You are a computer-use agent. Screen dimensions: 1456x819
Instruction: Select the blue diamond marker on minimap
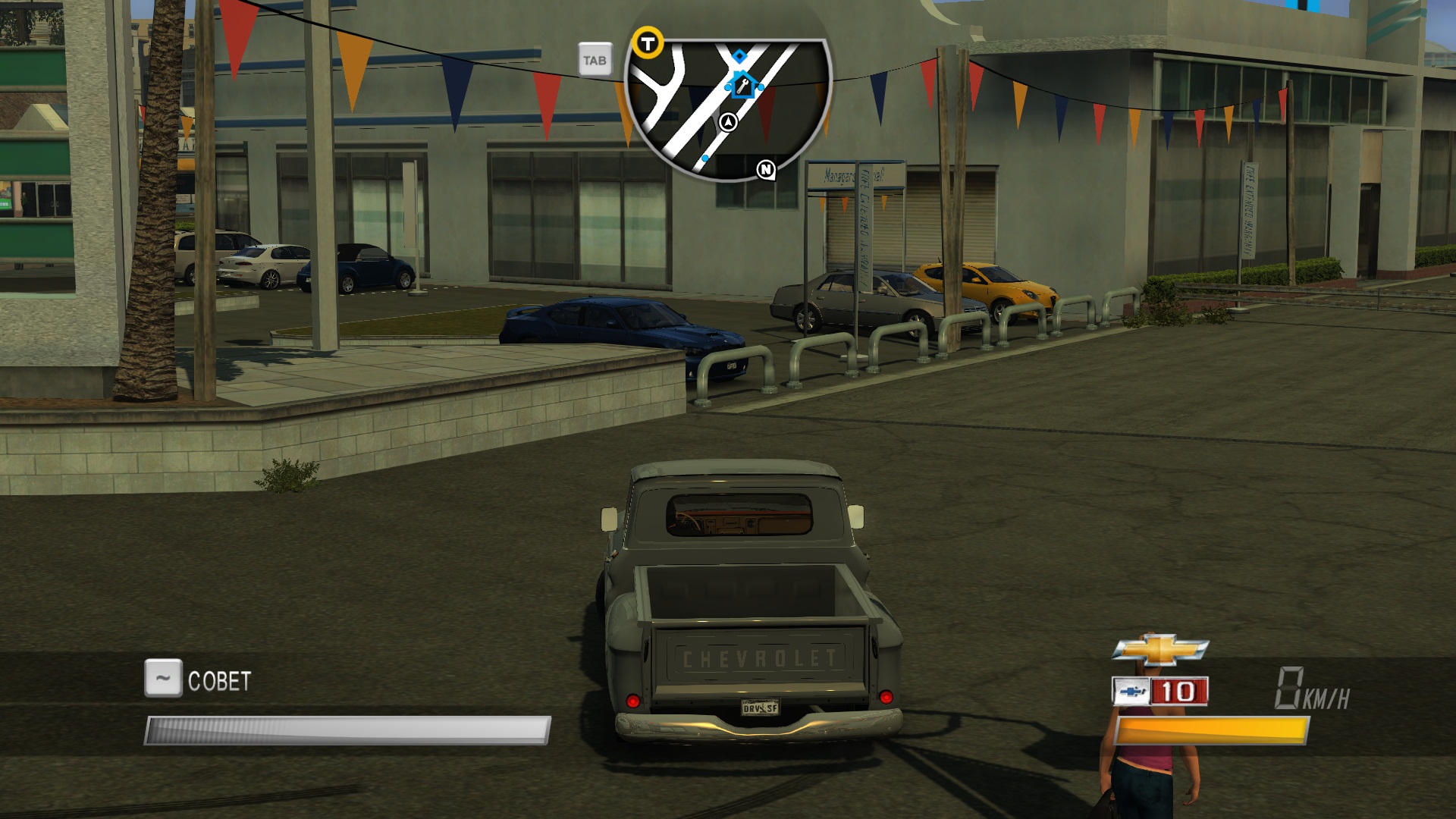(739, 55)
